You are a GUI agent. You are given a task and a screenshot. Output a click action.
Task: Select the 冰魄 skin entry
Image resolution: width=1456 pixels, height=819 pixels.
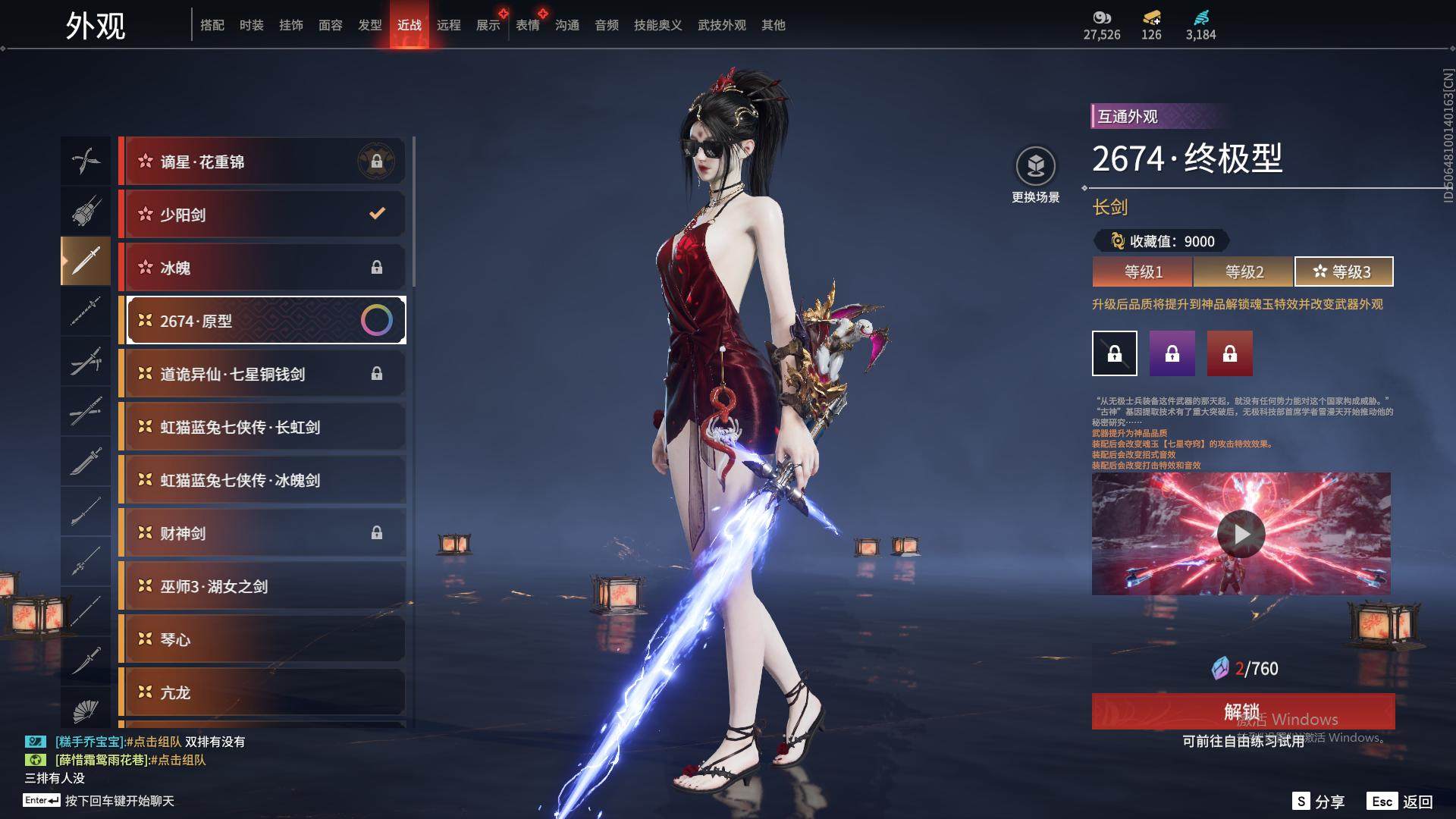[262, 268]
